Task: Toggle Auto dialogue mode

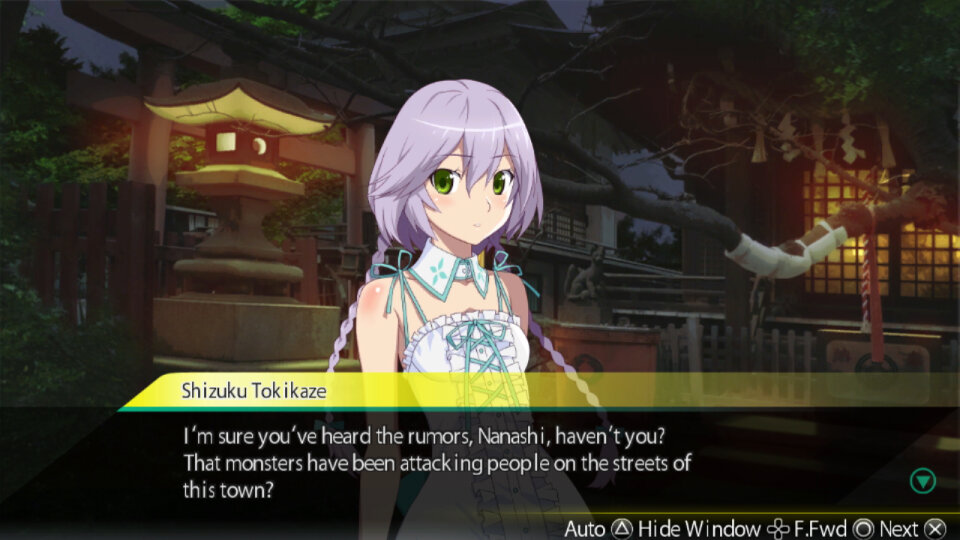Action: tap(598, 528)
